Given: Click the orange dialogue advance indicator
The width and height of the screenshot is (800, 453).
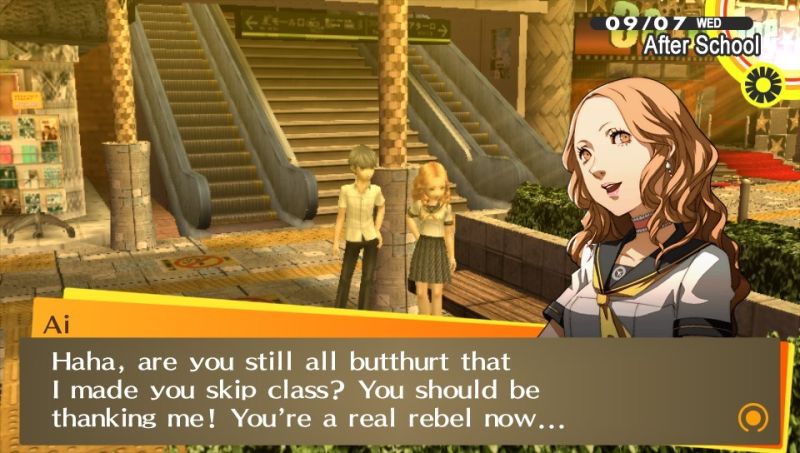Looking at the screenshot, I should (x=751, y=416).
